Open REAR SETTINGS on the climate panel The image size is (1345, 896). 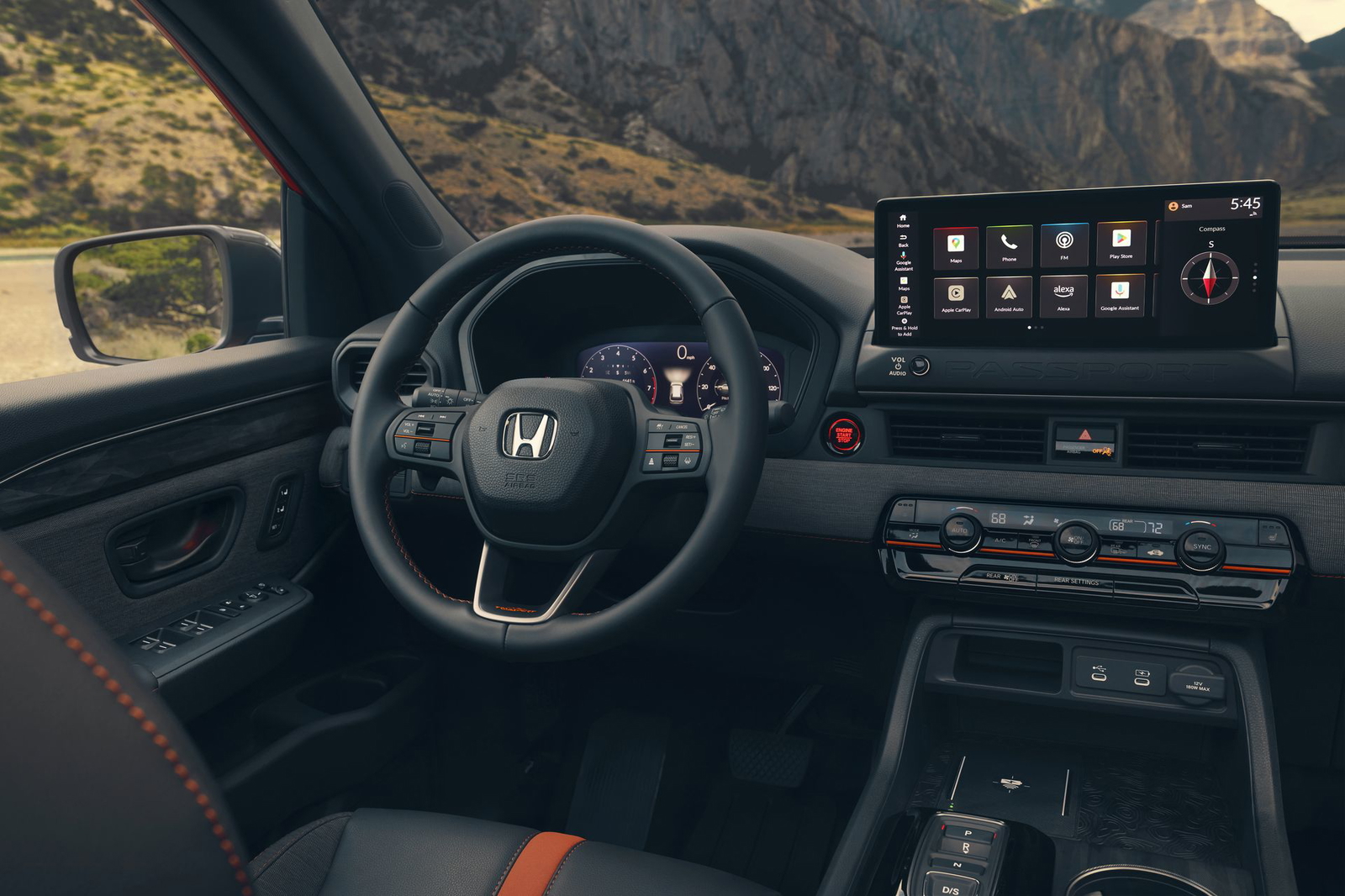pyautogui.click(x=1076, y=582)
